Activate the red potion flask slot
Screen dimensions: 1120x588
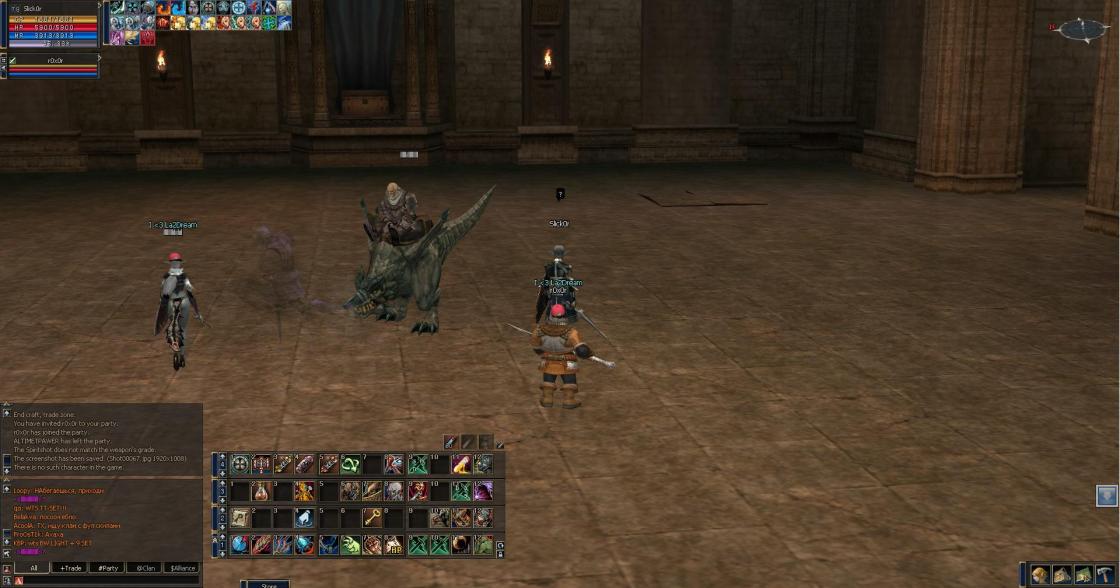click(x=262, y=491)
